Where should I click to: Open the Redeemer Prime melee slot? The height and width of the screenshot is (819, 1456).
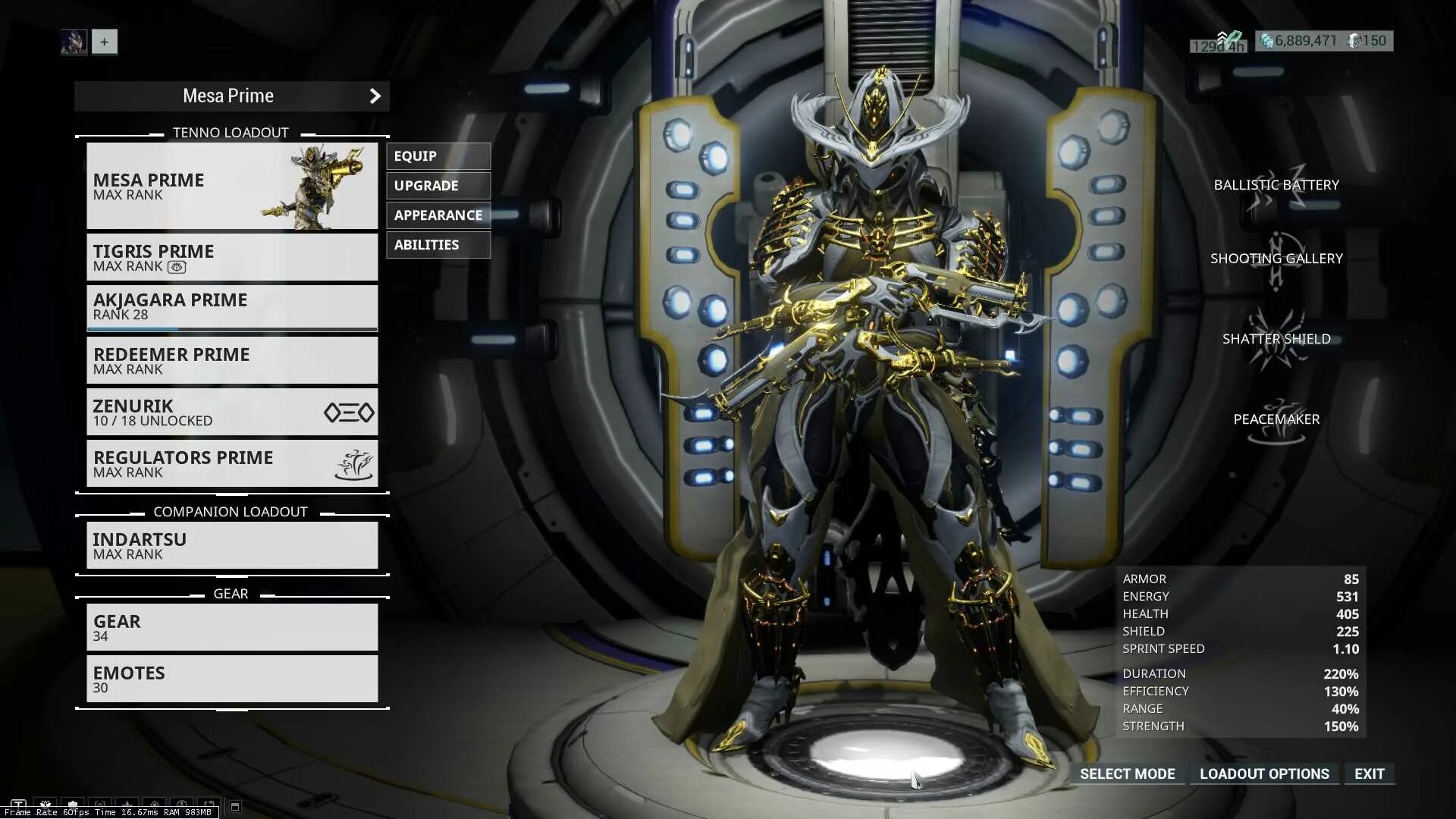(231, 361)
